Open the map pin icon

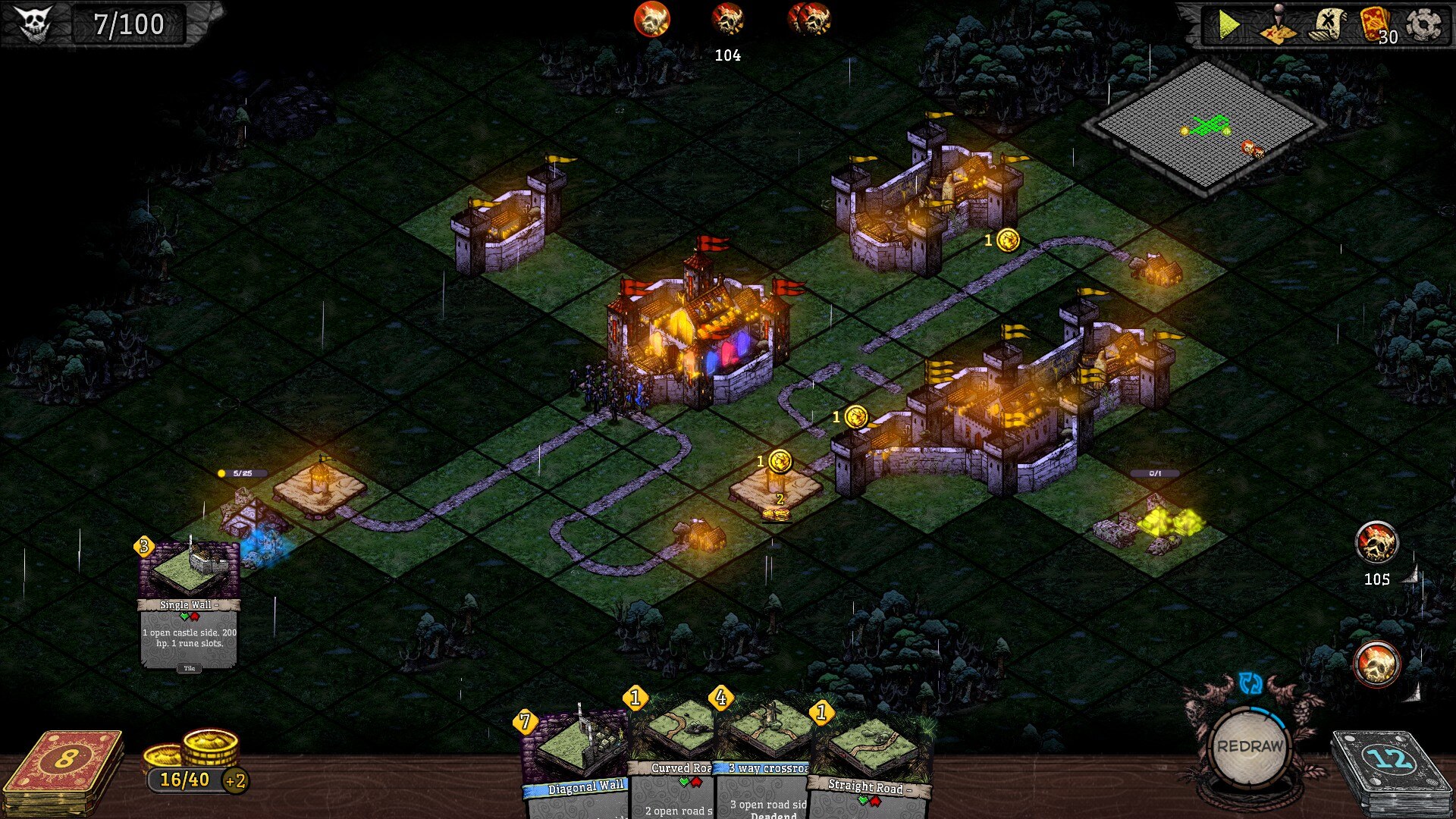tap(1278, 25)
